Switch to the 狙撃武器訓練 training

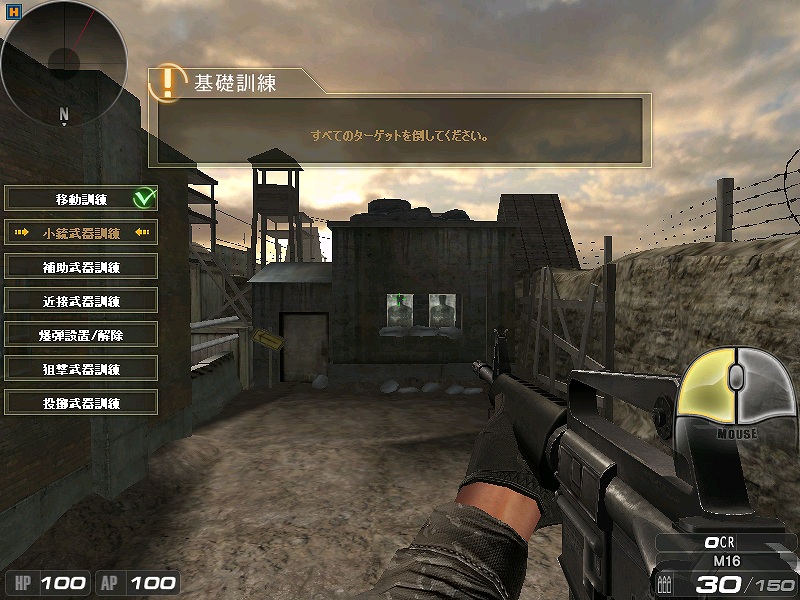pyautogui.click(x=82, y=369)
